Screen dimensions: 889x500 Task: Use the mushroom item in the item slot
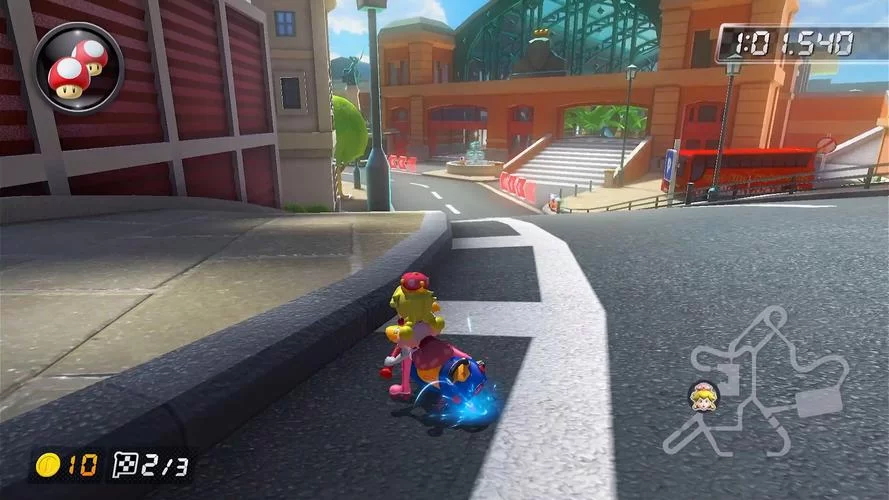(78, 67)
